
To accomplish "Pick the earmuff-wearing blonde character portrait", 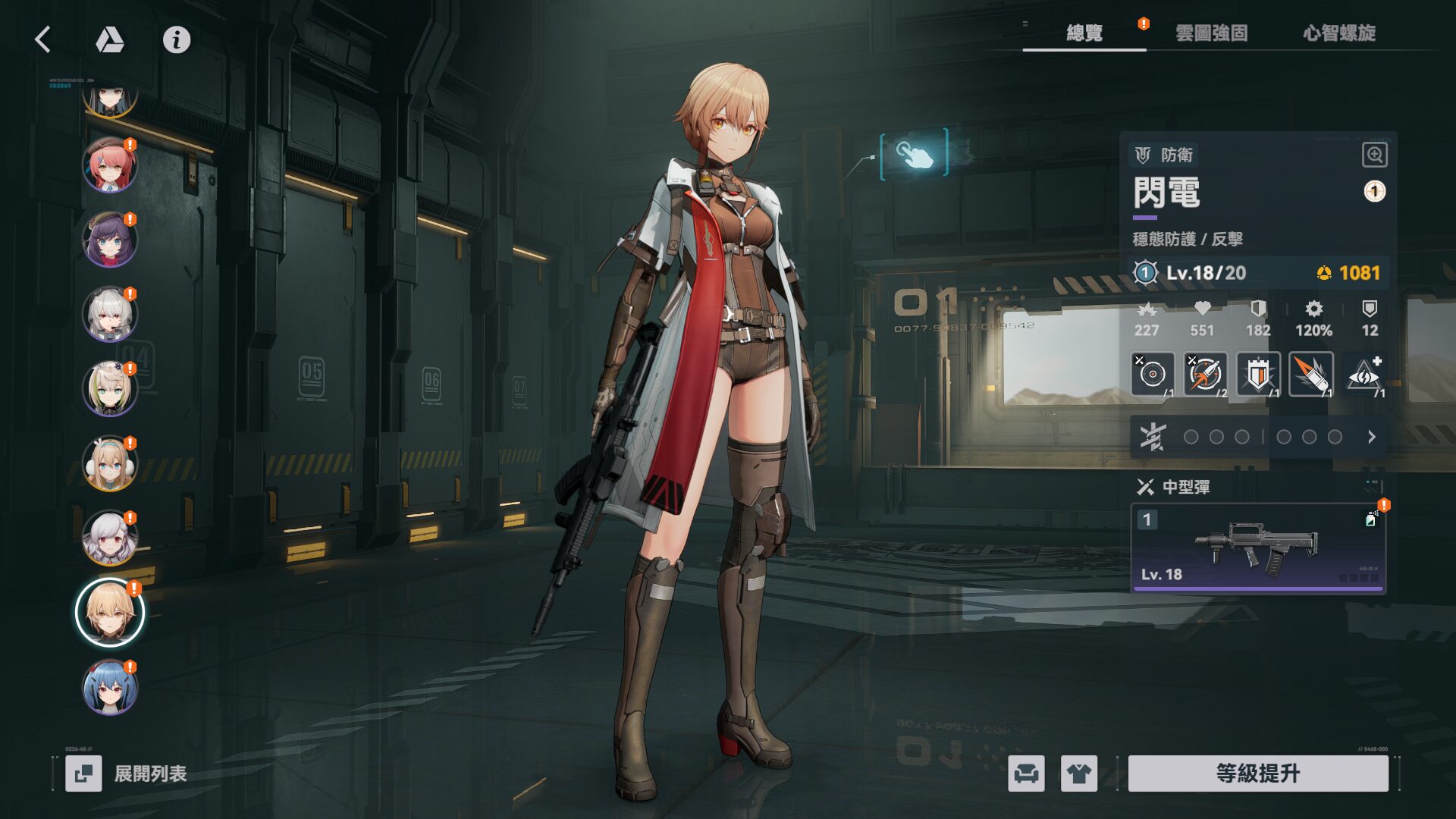I will pyautogui.click(x=110, y=463).
